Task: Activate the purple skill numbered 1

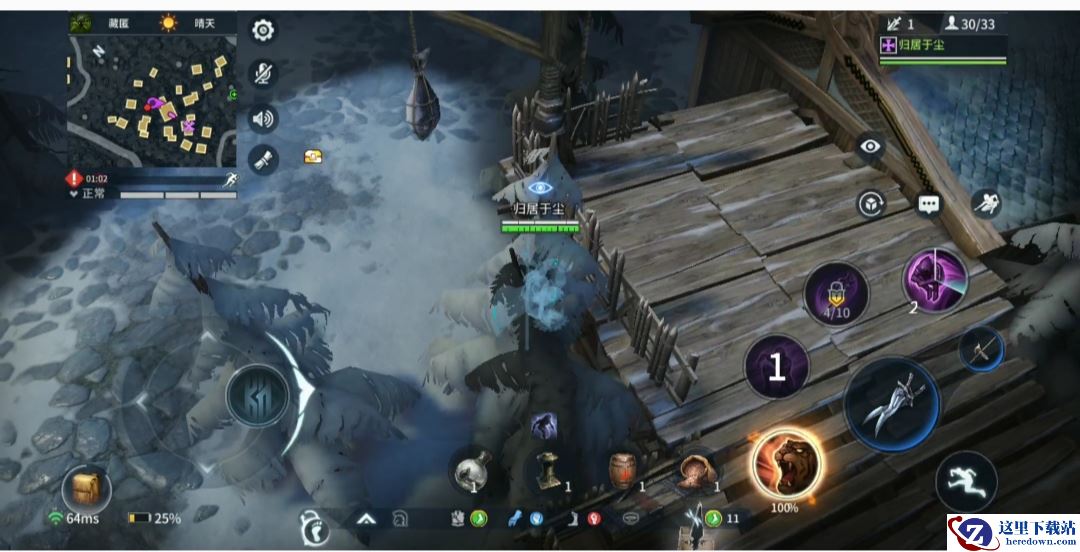Action: click(777, 368)
